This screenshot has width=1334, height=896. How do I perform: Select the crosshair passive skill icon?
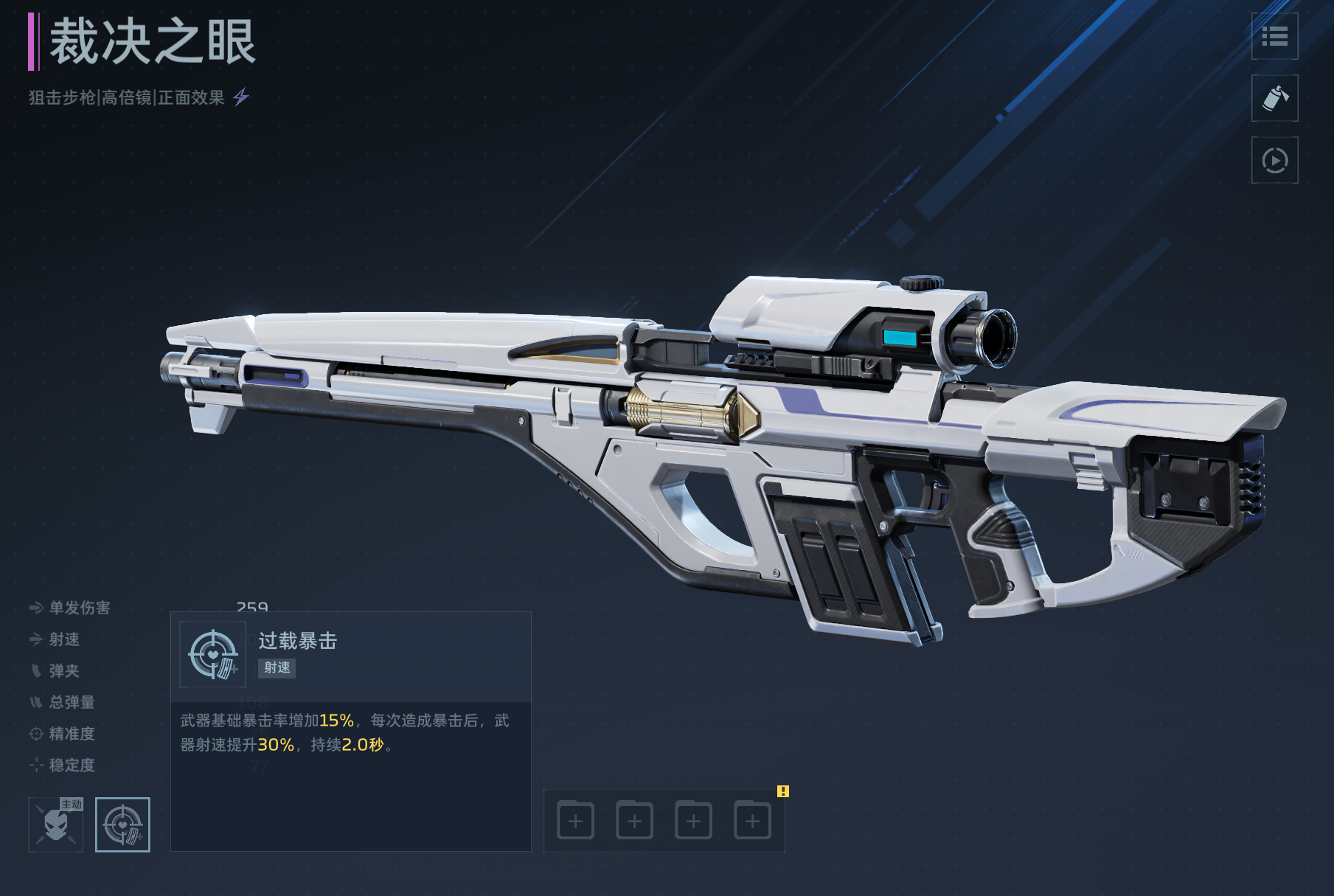122,824
